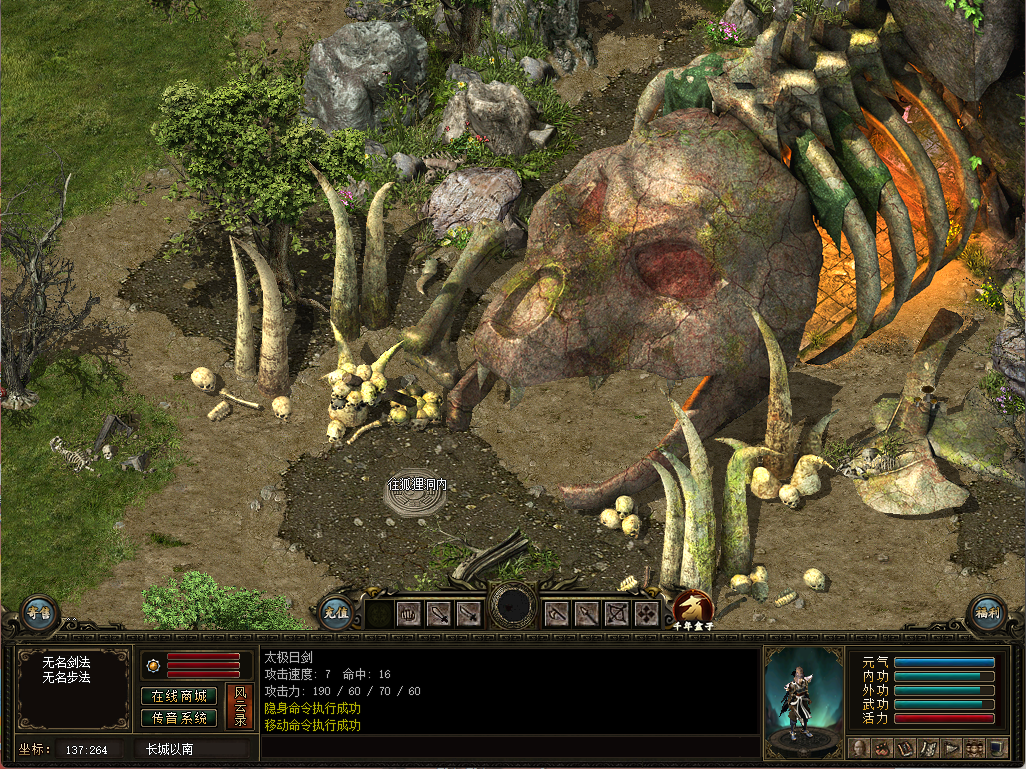1026x769 pixels.
Task: Open the 风云录 rankings panel
Action: (239, 706)
